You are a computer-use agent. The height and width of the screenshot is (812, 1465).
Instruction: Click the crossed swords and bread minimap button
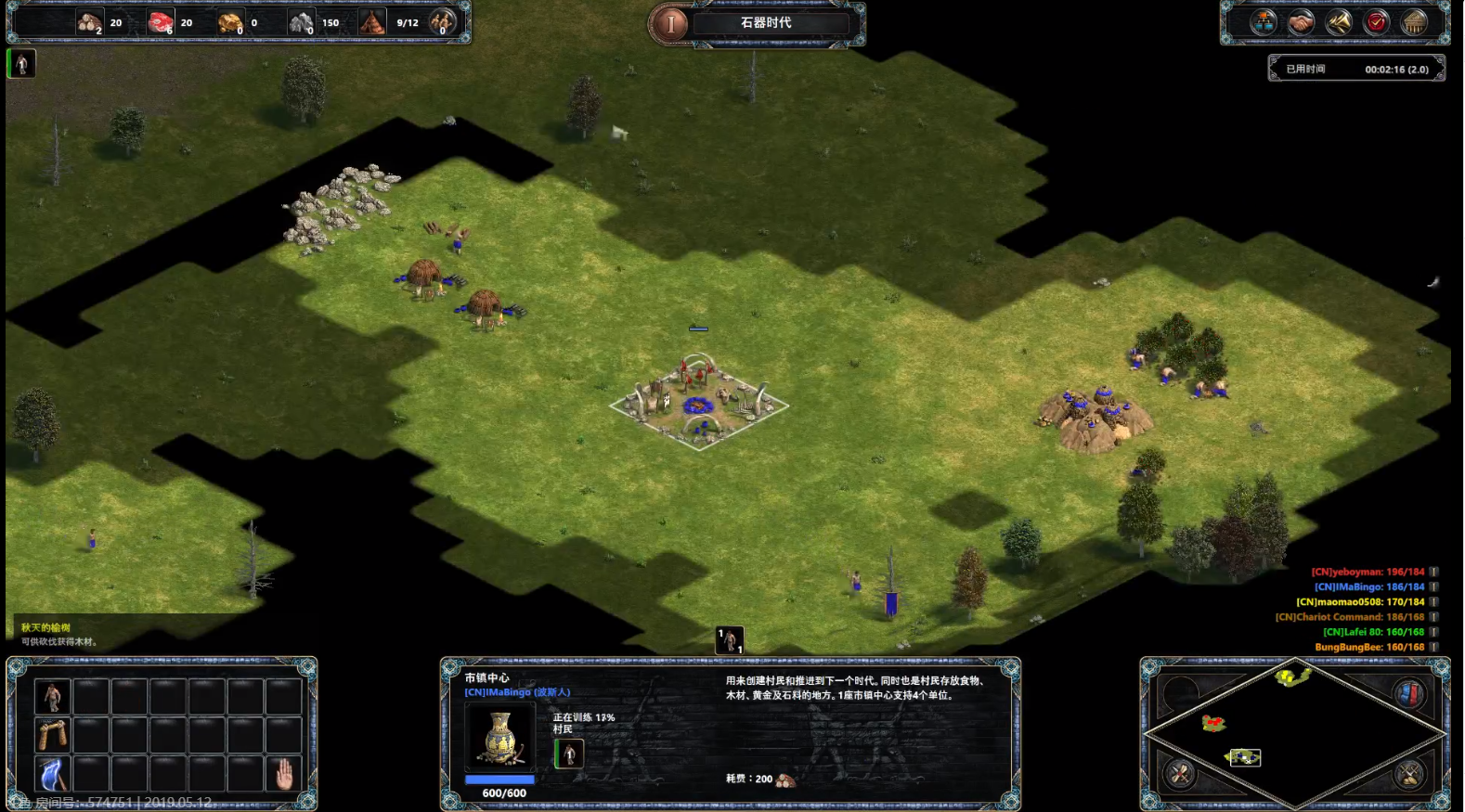click(1181, 773)
